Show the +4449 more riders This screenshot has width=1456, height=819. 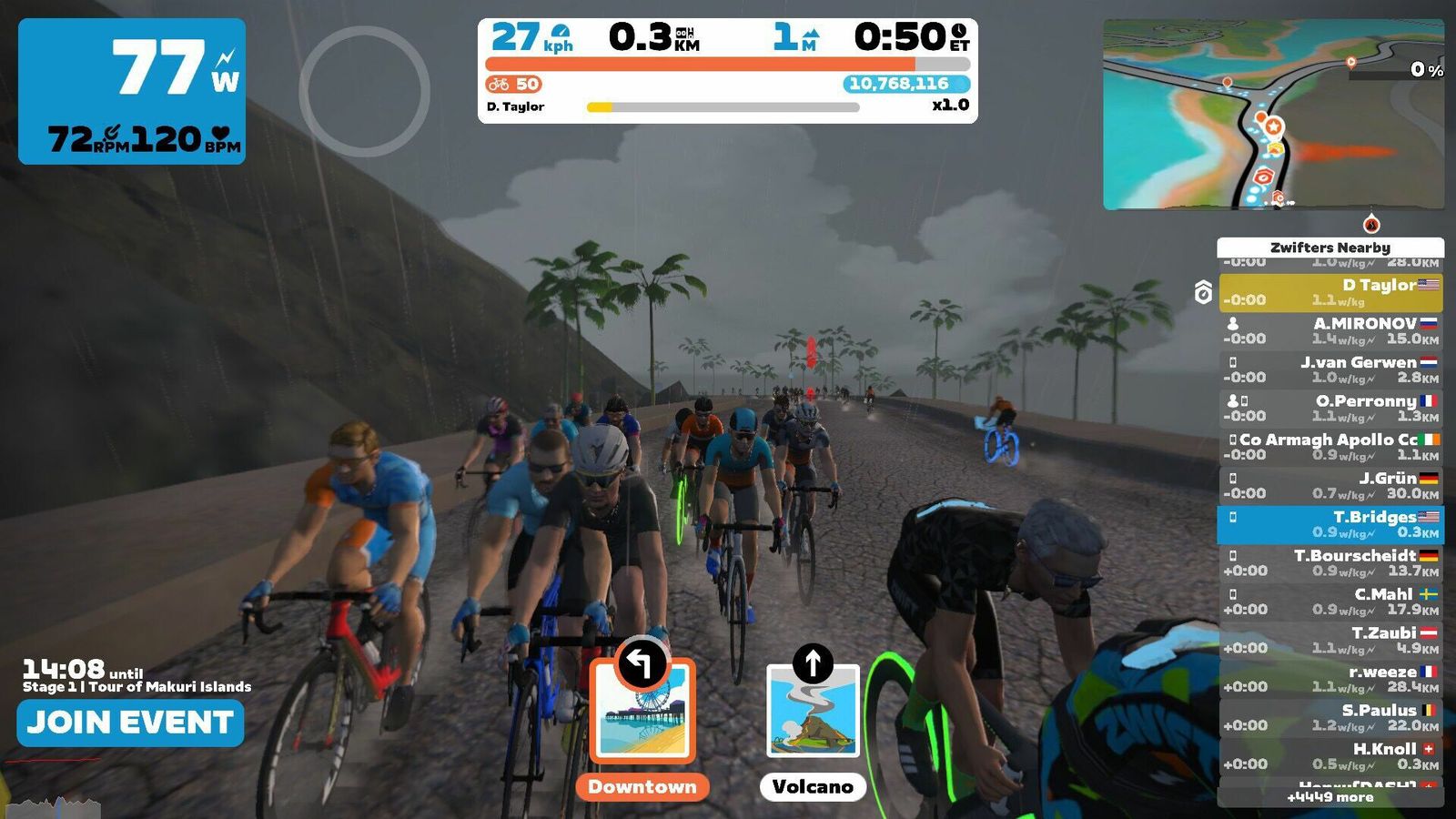coord(1330,797)
